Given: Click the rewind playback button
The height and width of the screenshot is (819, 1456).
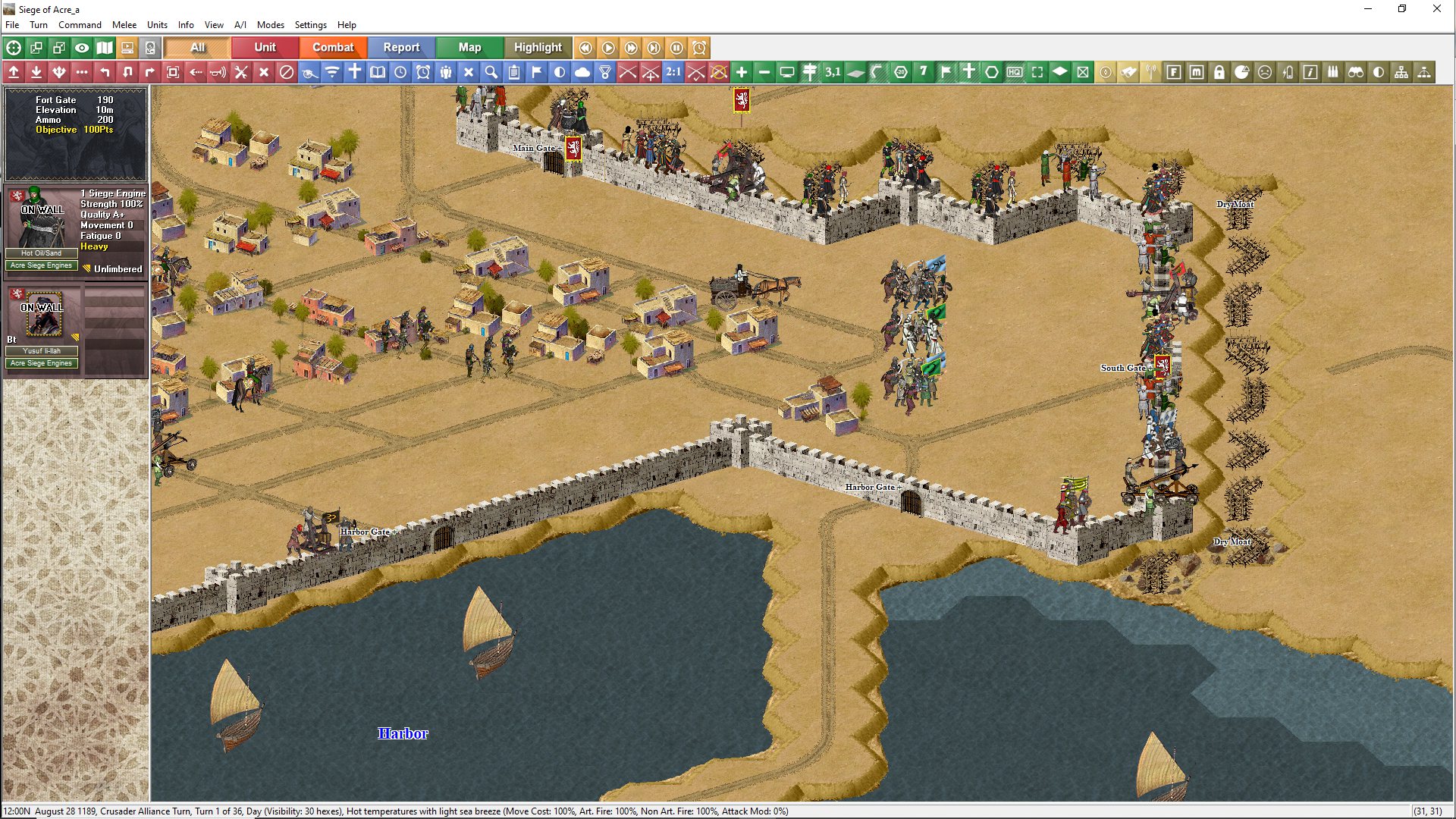Looking at the screenshot, I should tap(585, 48).
